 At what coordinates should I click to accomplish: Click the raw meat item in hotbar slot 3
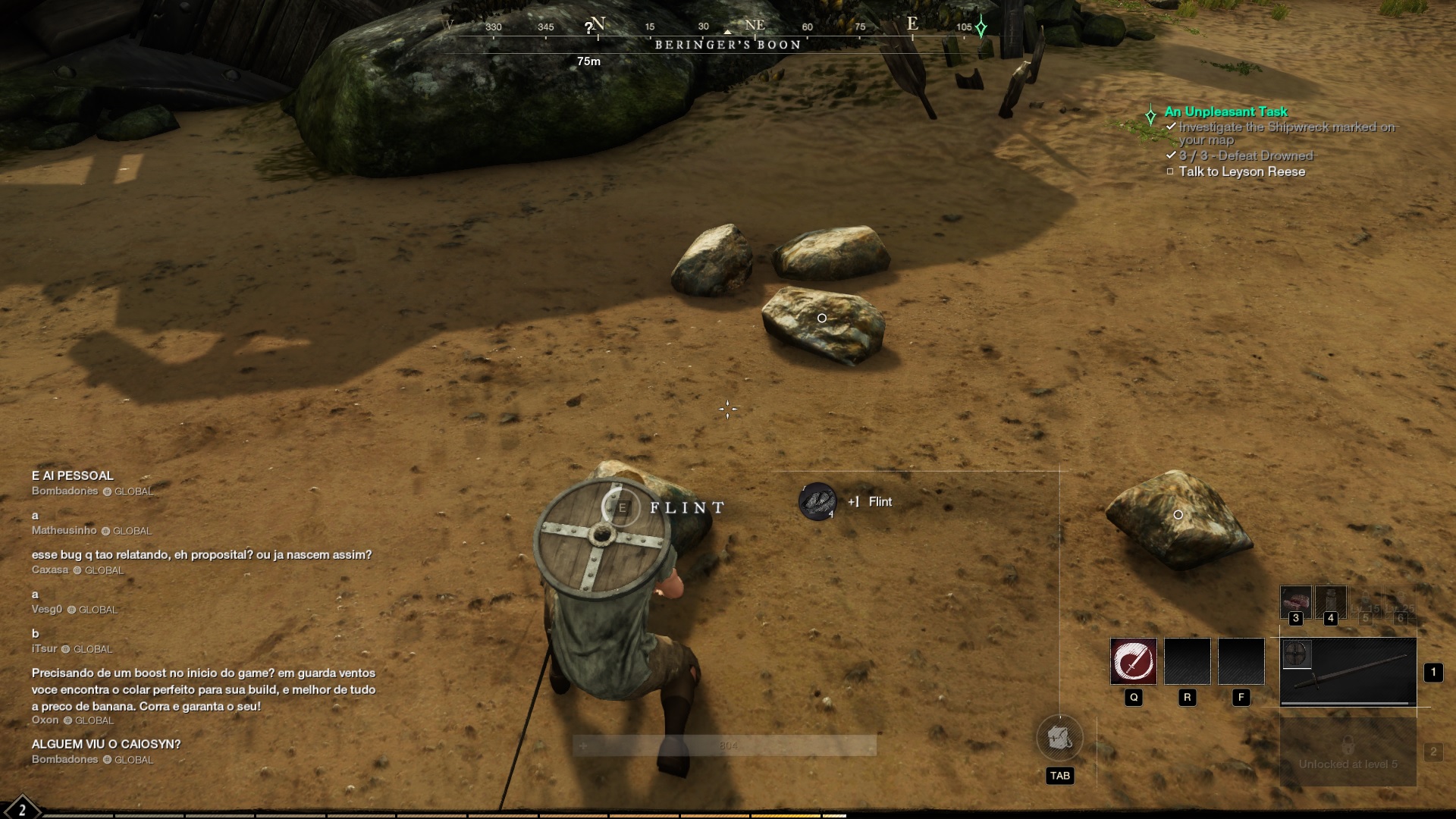1296,601
